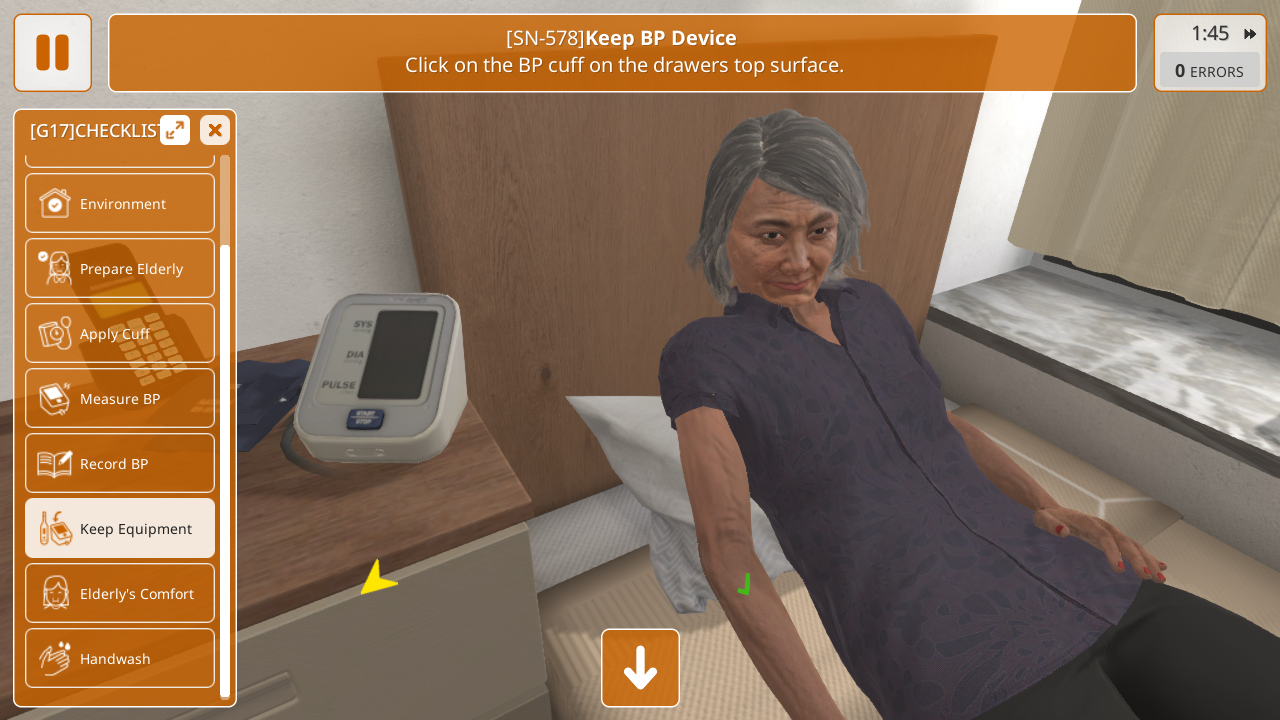
Task: Open the Record BP checklist item
Action: pos(120,464)
